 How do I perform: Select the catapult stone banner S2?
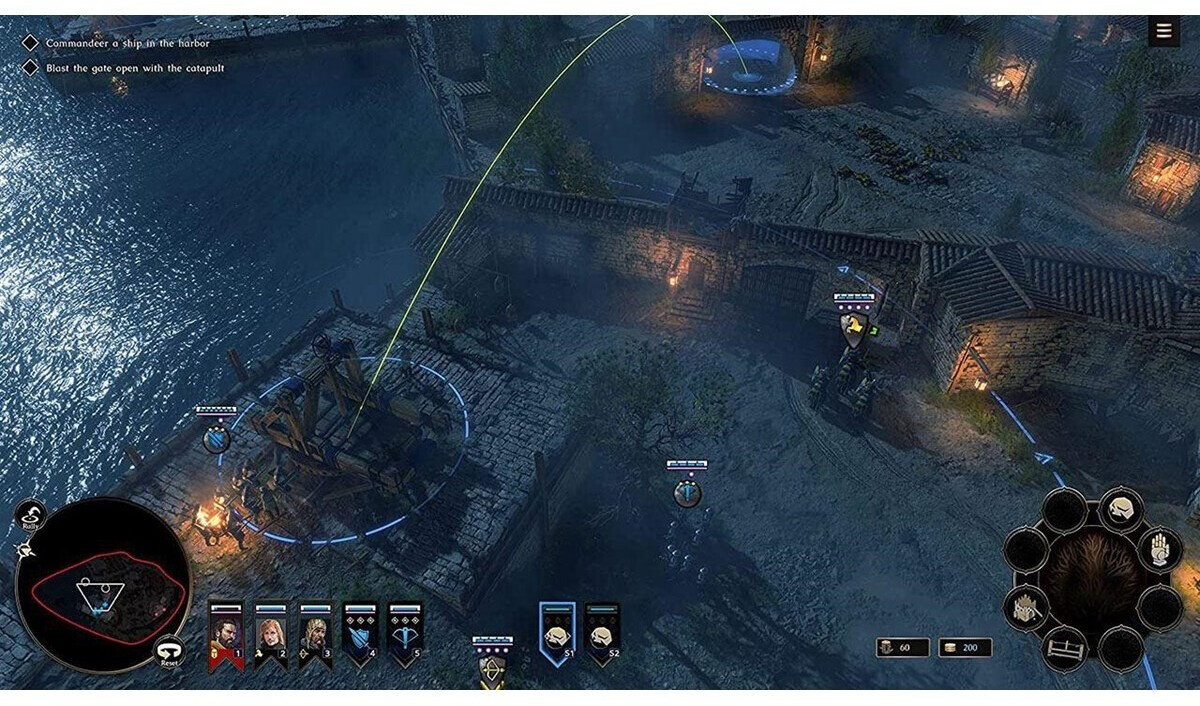click(601, 633)
